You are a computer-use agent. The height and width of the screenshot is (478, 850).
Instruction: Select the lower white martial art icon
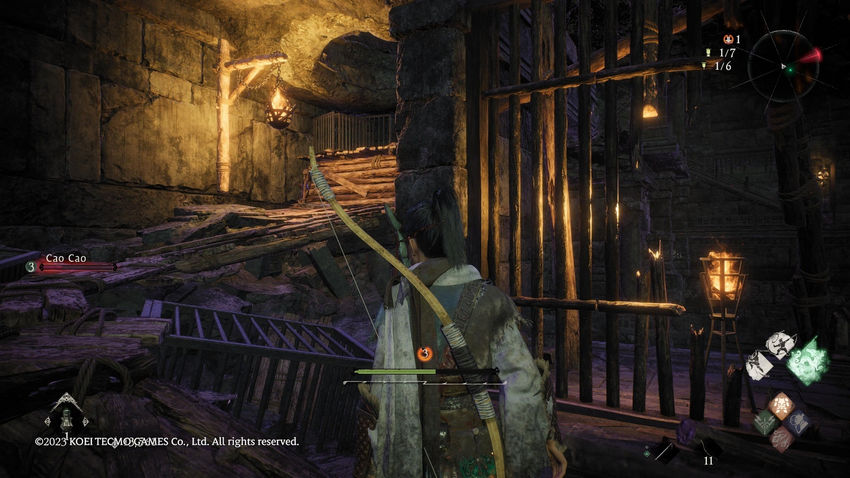757,365
